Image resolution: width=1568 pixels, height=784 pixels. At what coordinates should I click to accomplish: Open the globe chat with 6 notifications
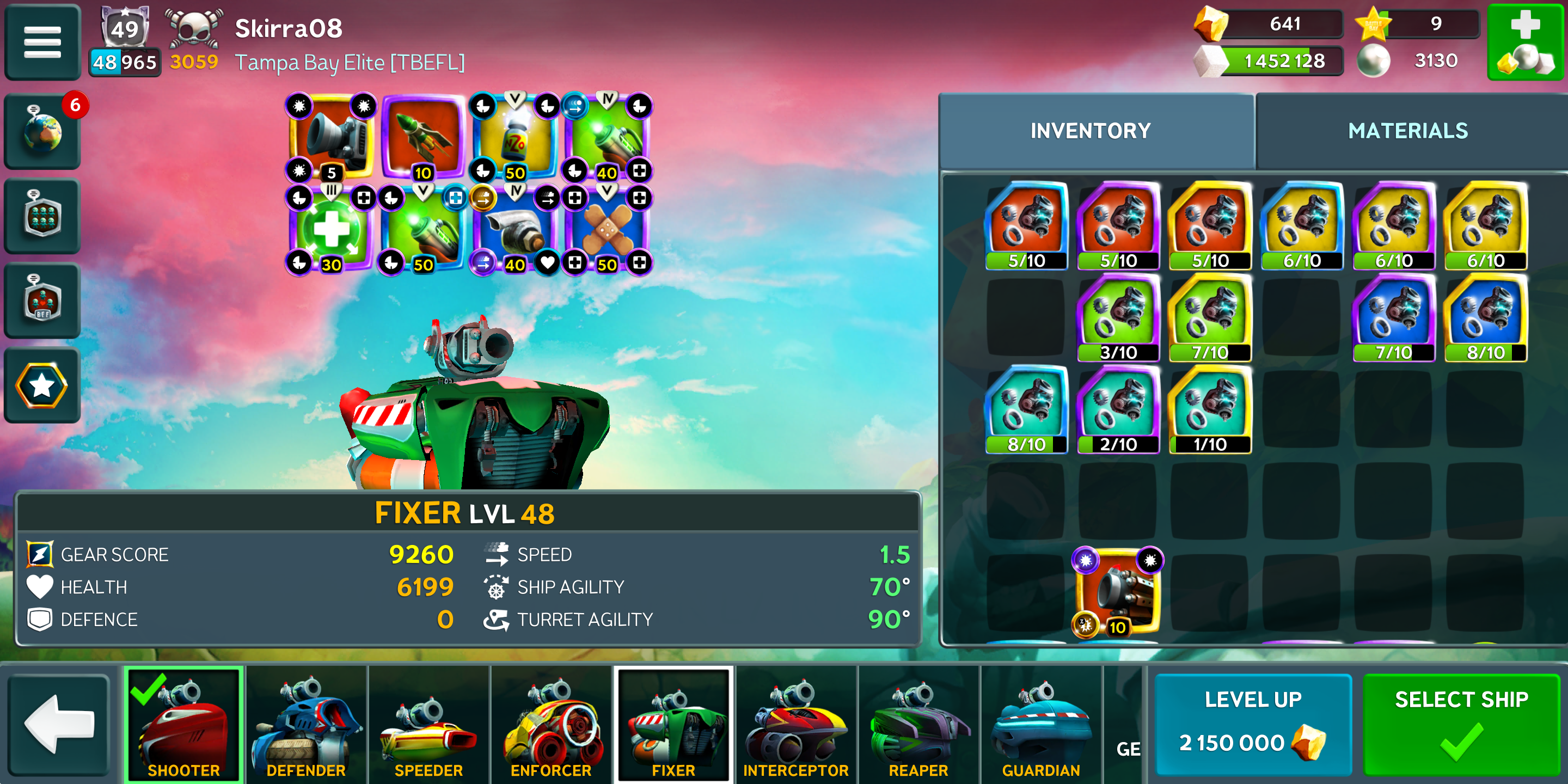point(42,131)
